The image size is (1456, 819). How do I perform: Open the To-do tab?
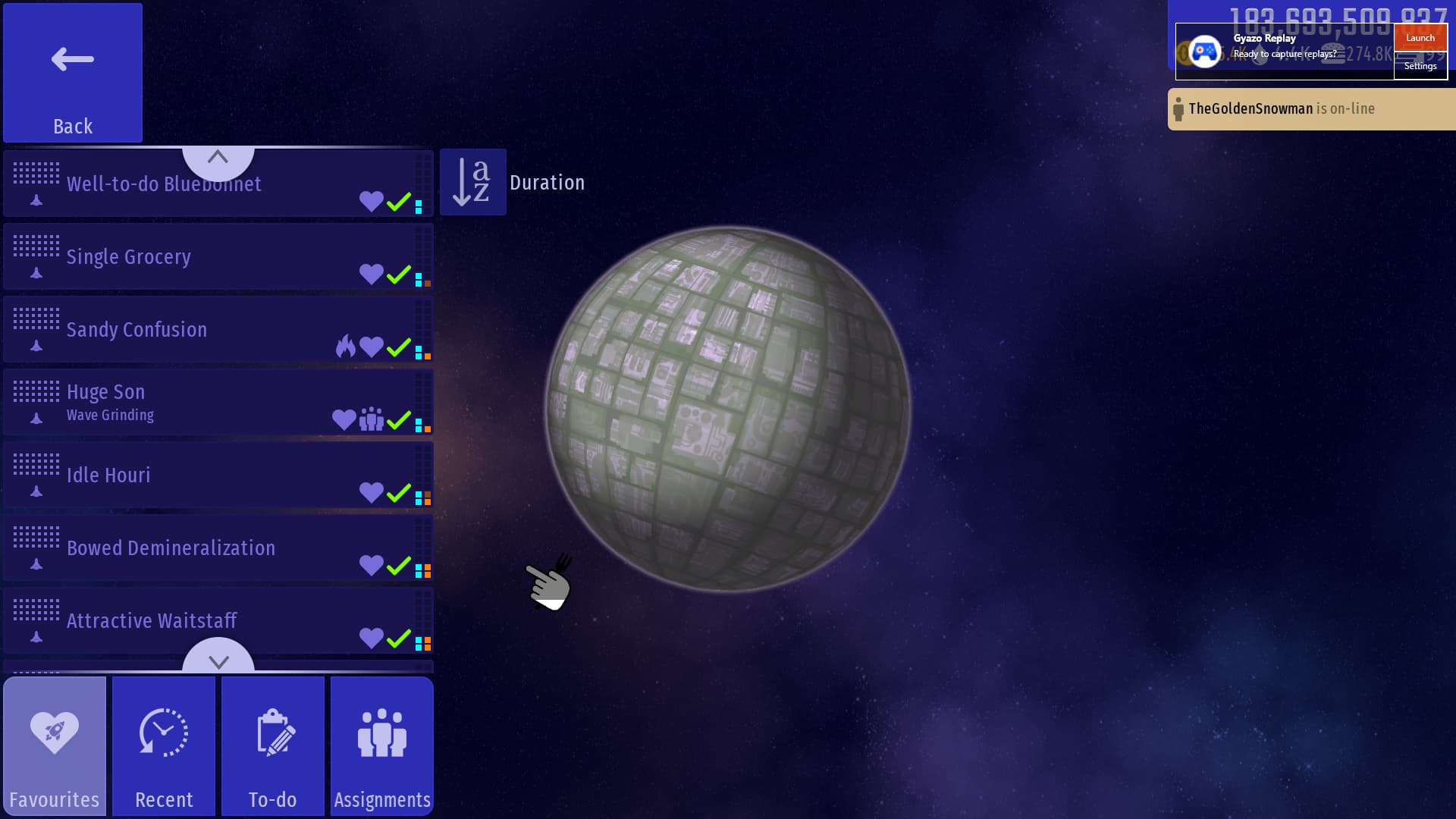[x=273, y=746]
